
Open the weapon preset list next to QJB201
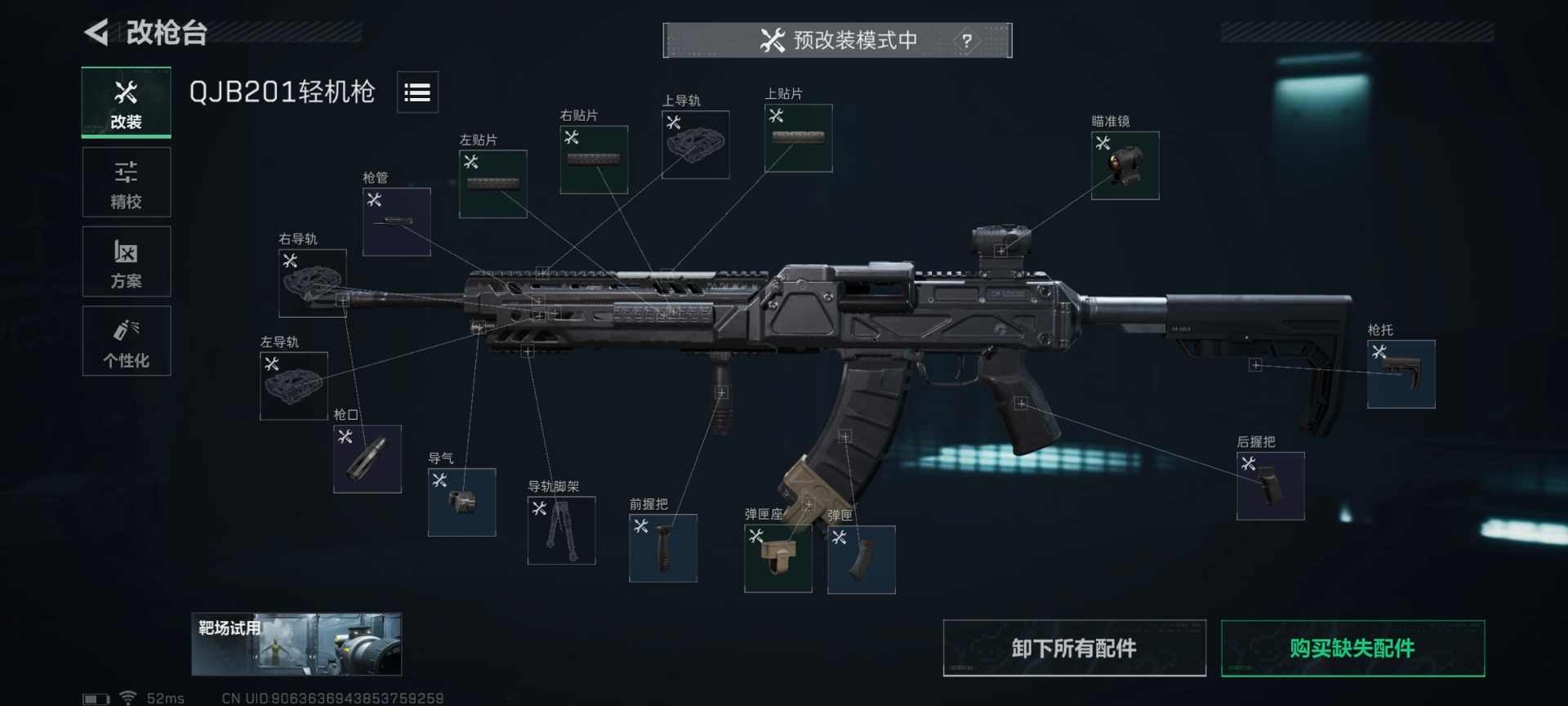pyautogui.click(x=417, y=92)
